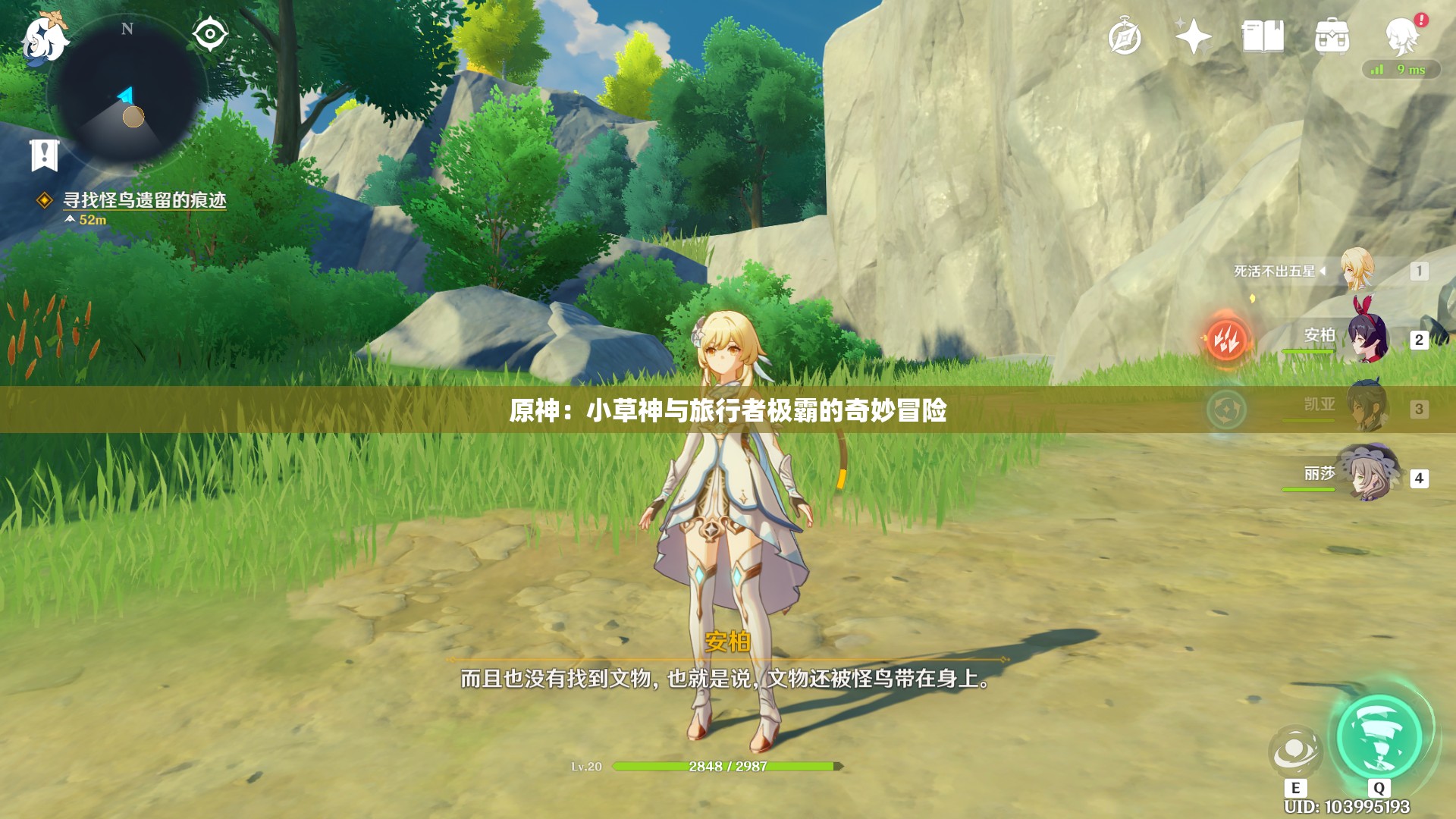The height and width of the screenshot is (819, 1456).
Task: Select the red damage alert indicator
Action: (x=1228, y=340)
